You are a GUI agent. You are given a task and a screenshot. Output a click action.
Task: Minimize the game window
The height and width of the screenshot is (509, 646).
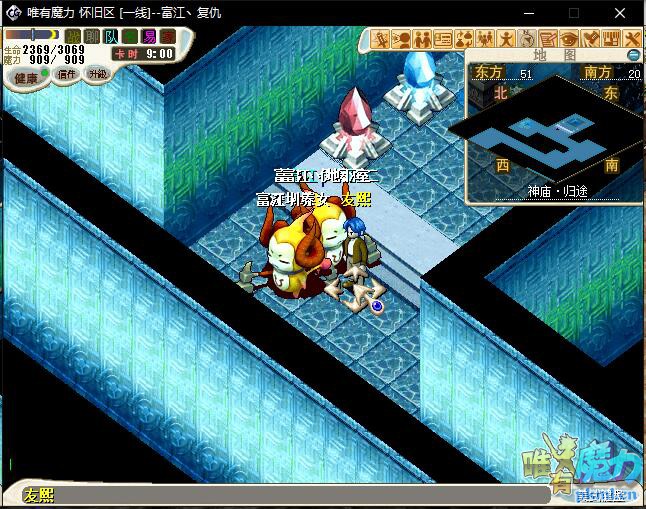coord(528,12)
